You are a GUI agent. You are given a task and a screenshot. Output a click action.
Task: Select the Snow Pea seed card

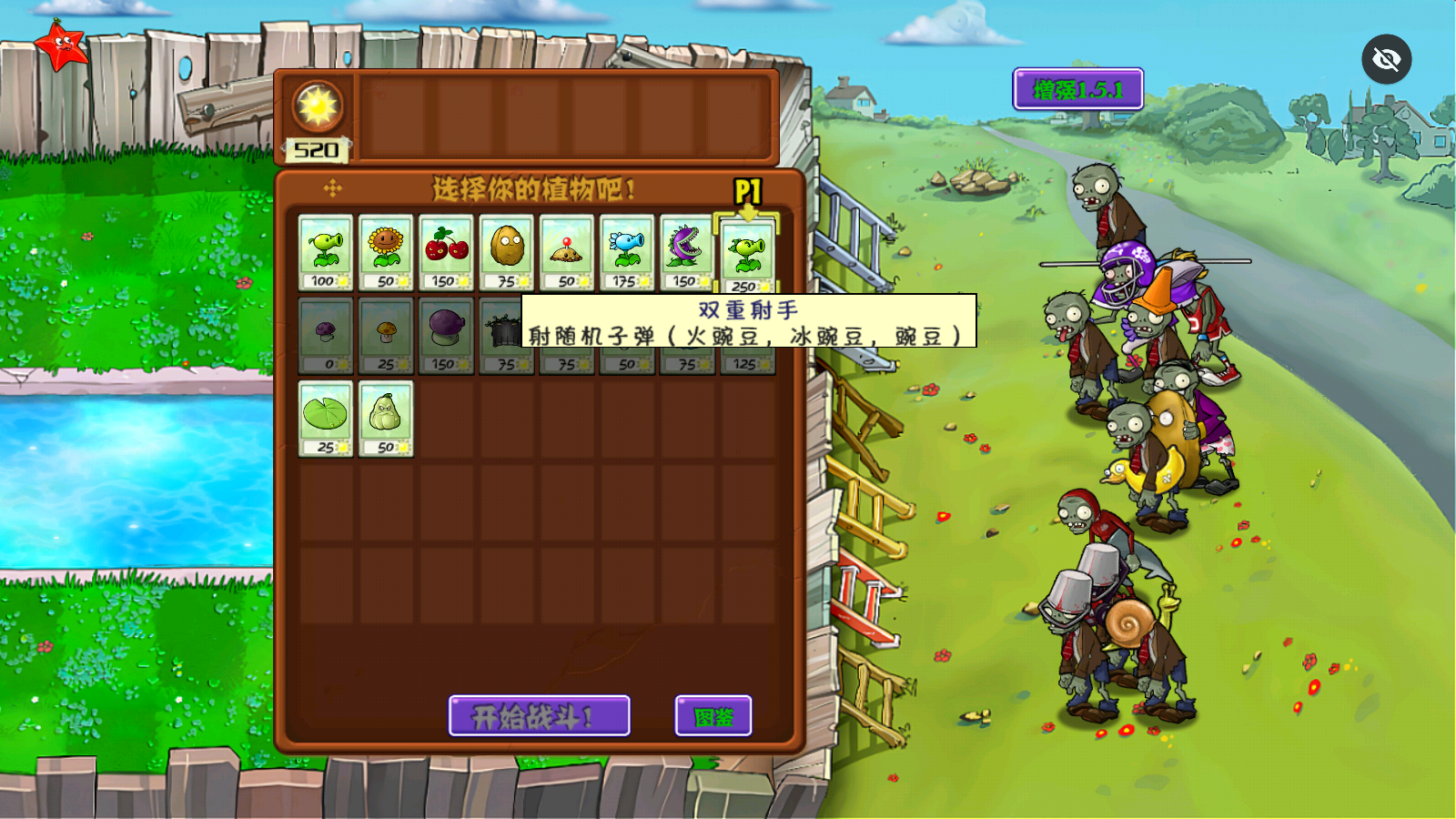tap(626, 253)
